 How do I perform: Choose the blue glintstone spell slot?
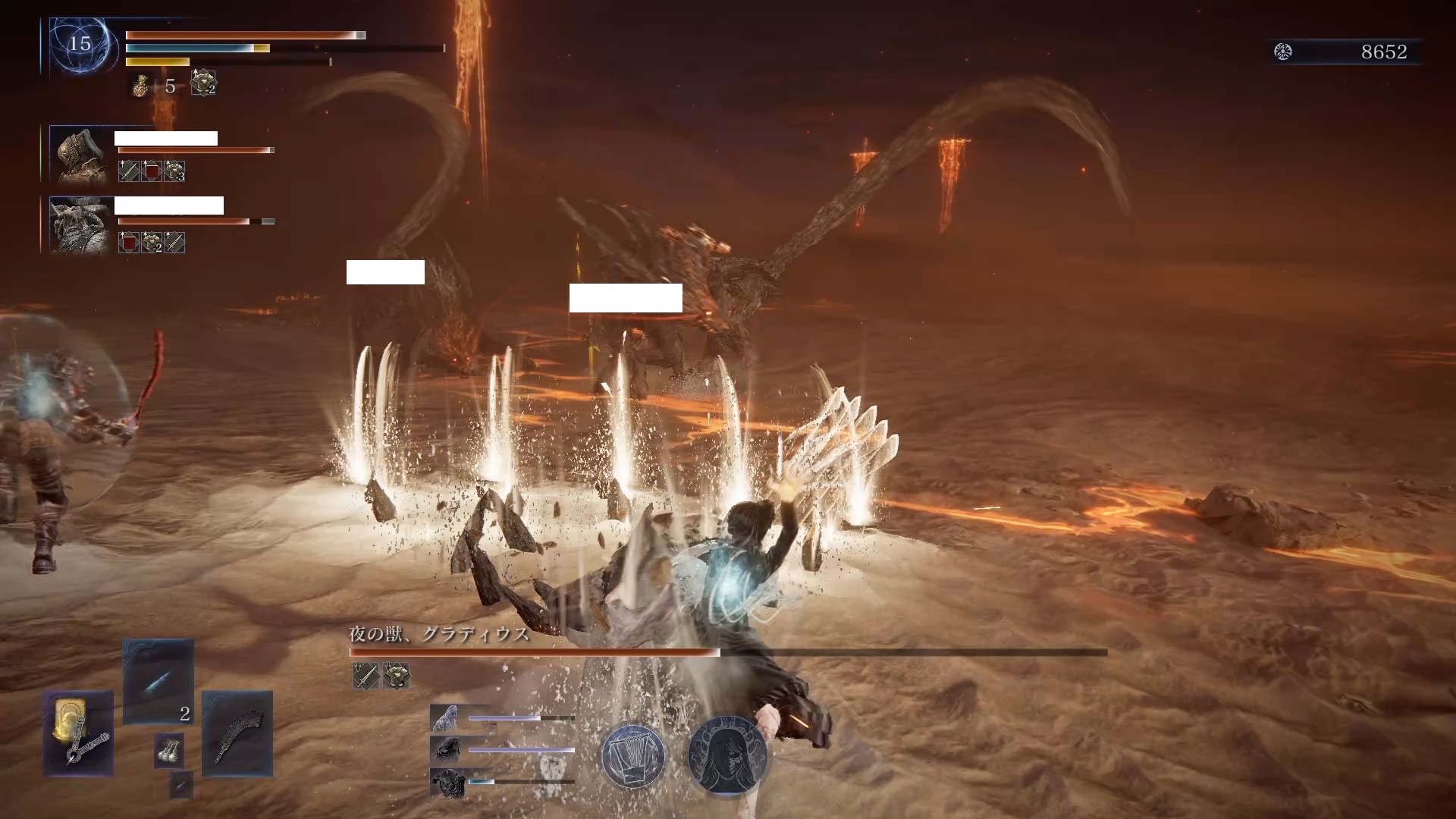(158, 682)
